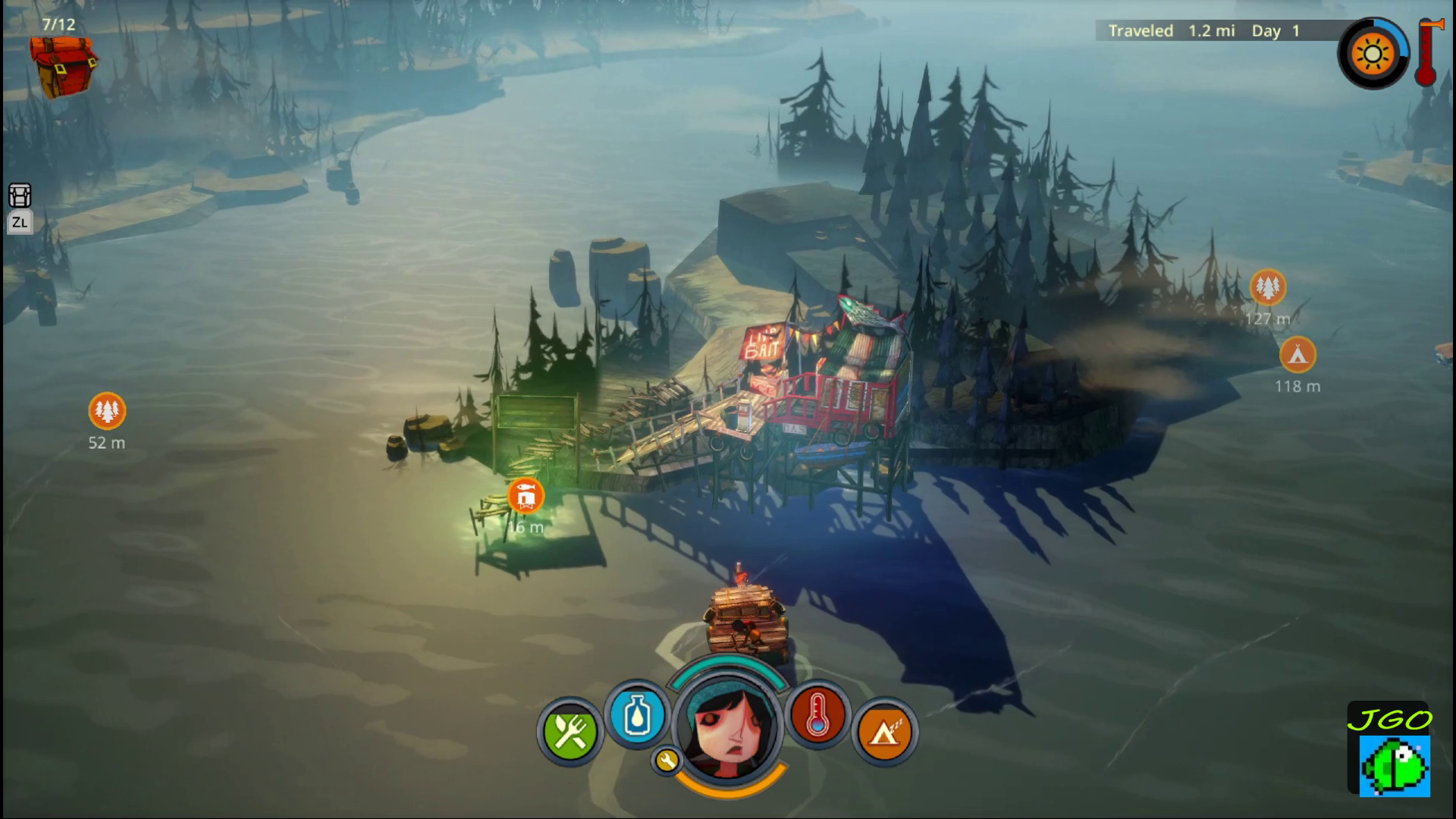
Task: Select the forest marker at 127 m
Action: click(1267, 287)
